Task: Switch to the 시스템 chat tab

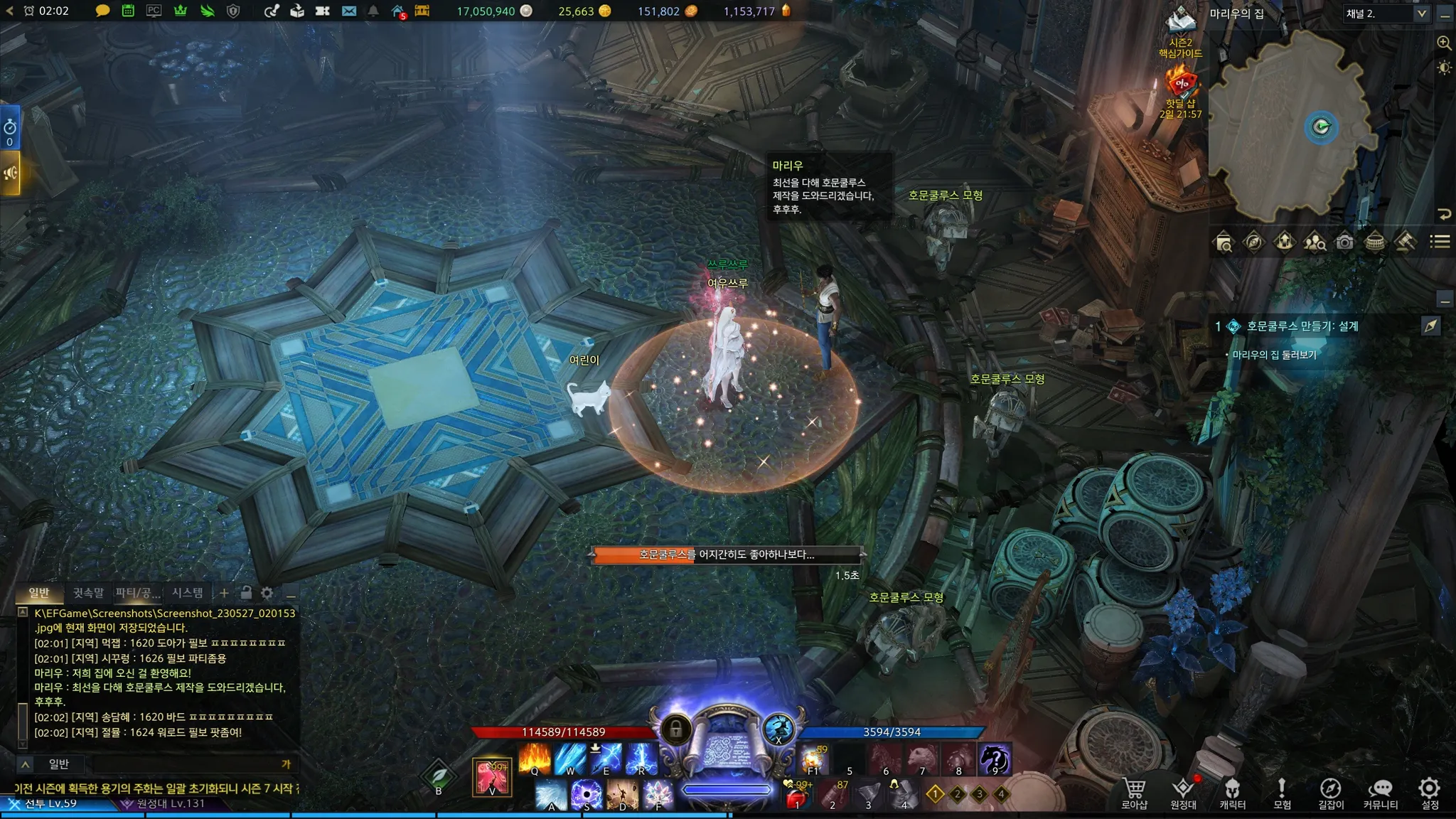Action: pos(188,593)
